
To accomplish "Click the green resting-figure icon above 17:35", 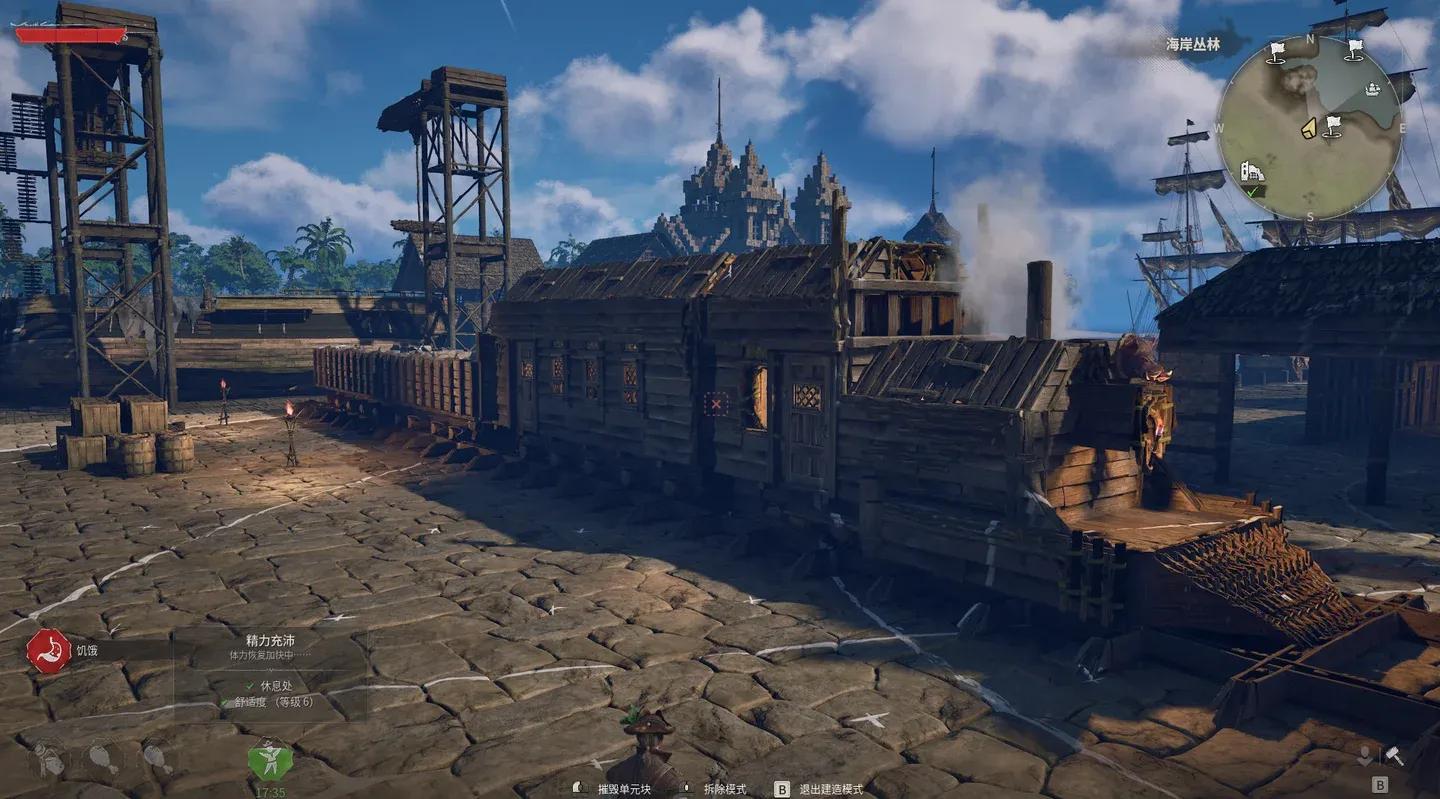I will point(268,762).
